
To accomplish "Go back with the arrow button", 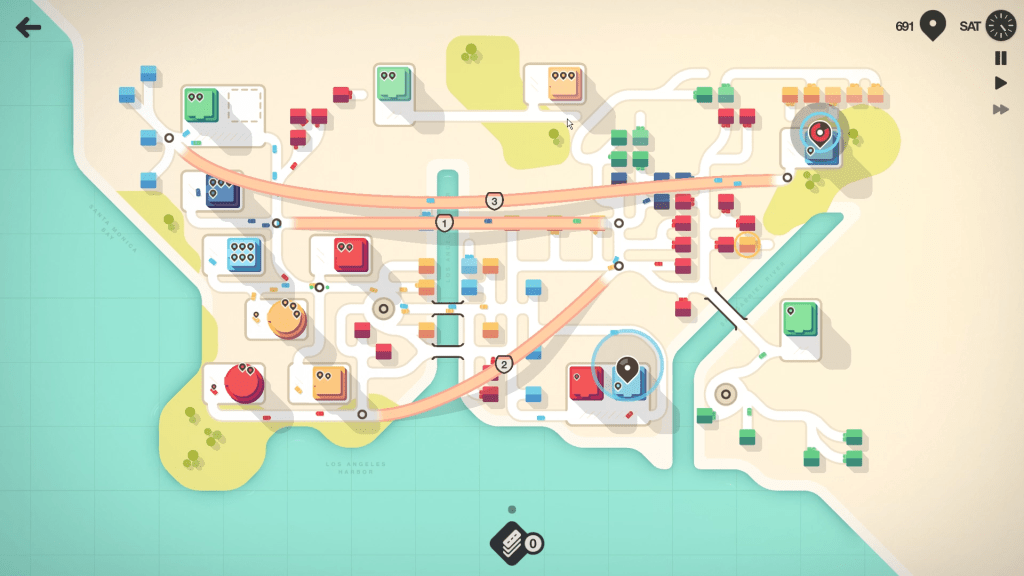I will (x=28, y=27).
